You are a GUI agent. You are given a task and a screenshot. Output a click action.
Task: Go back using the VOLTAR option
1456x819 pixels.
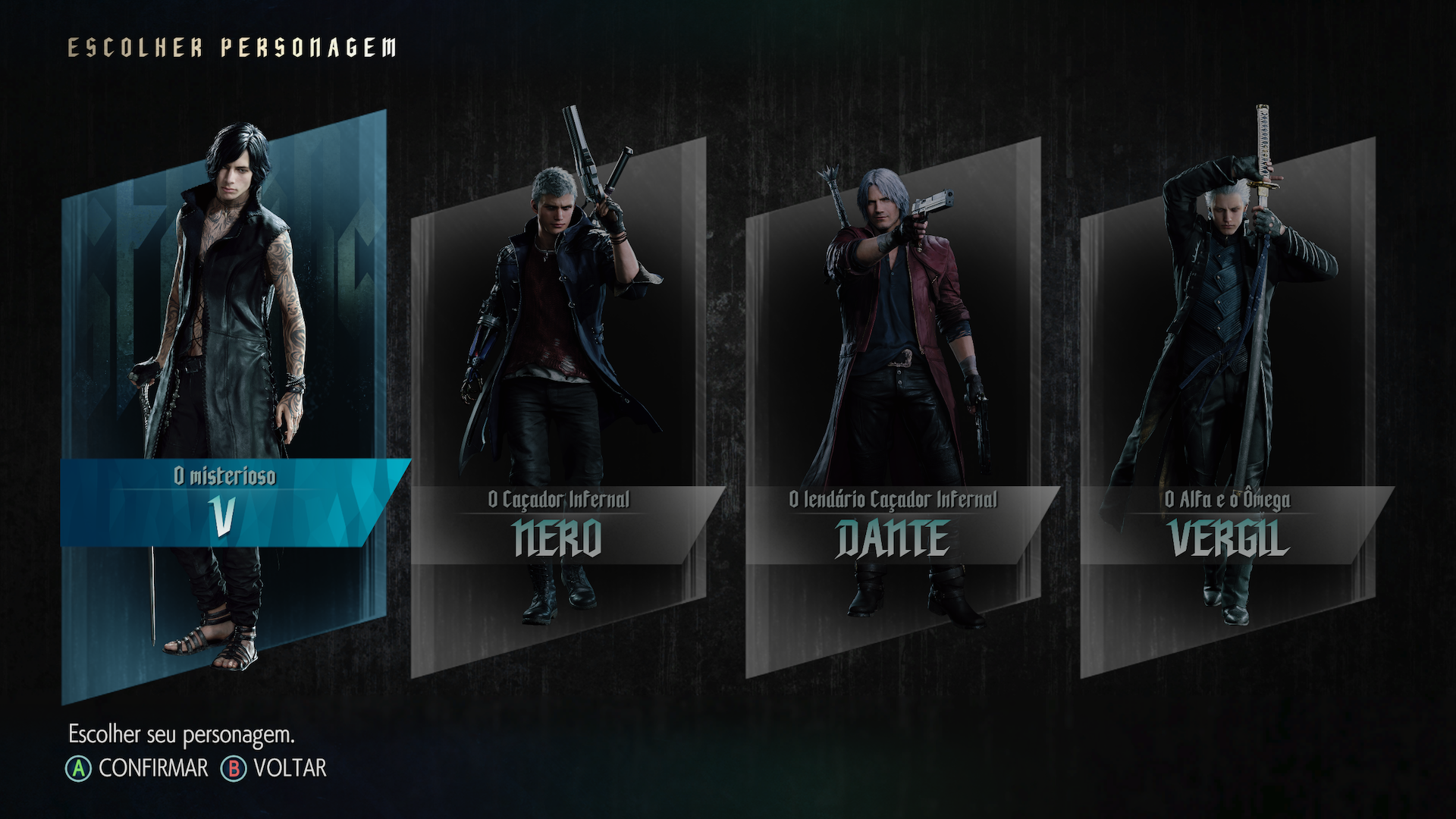pyautogui.click(x=275, y=768)
